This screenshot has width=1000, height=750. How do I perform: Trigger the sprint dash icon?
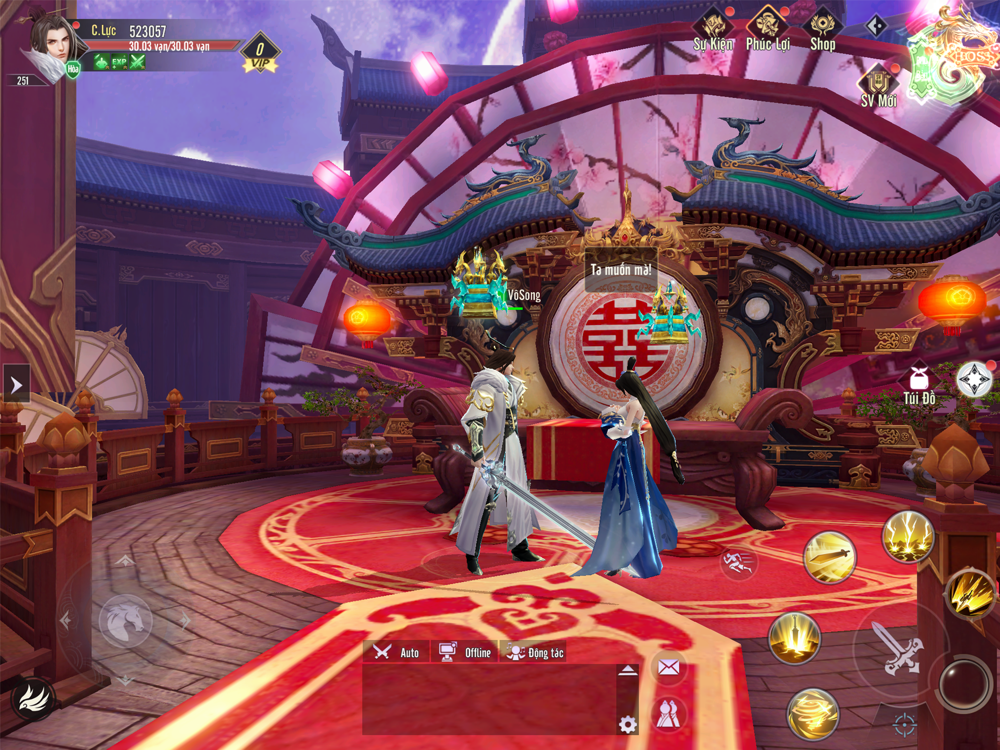[738, 564]
